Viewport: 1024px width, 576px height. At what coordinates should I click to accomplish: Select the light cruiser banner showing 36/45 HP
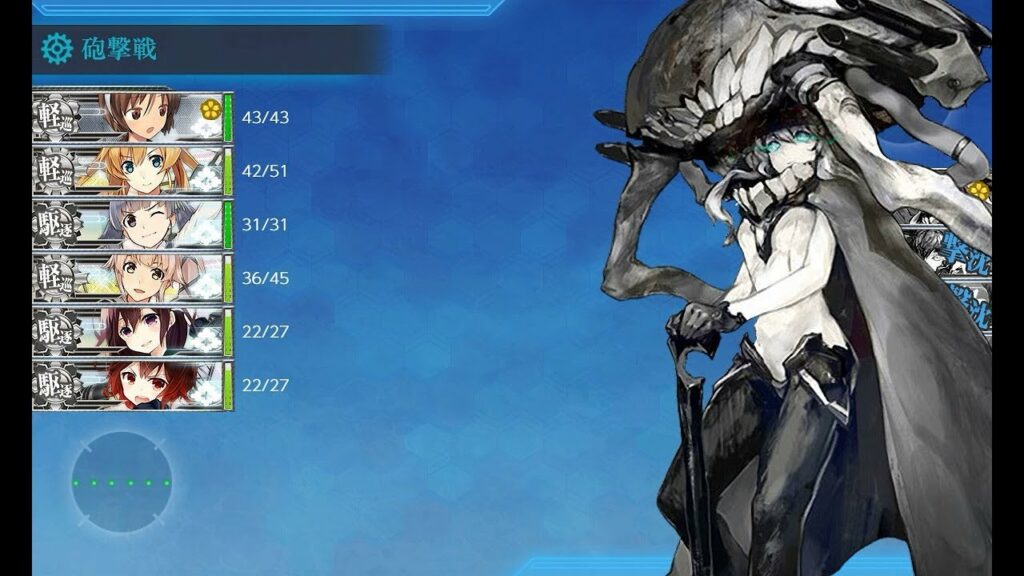pos(132,278)
